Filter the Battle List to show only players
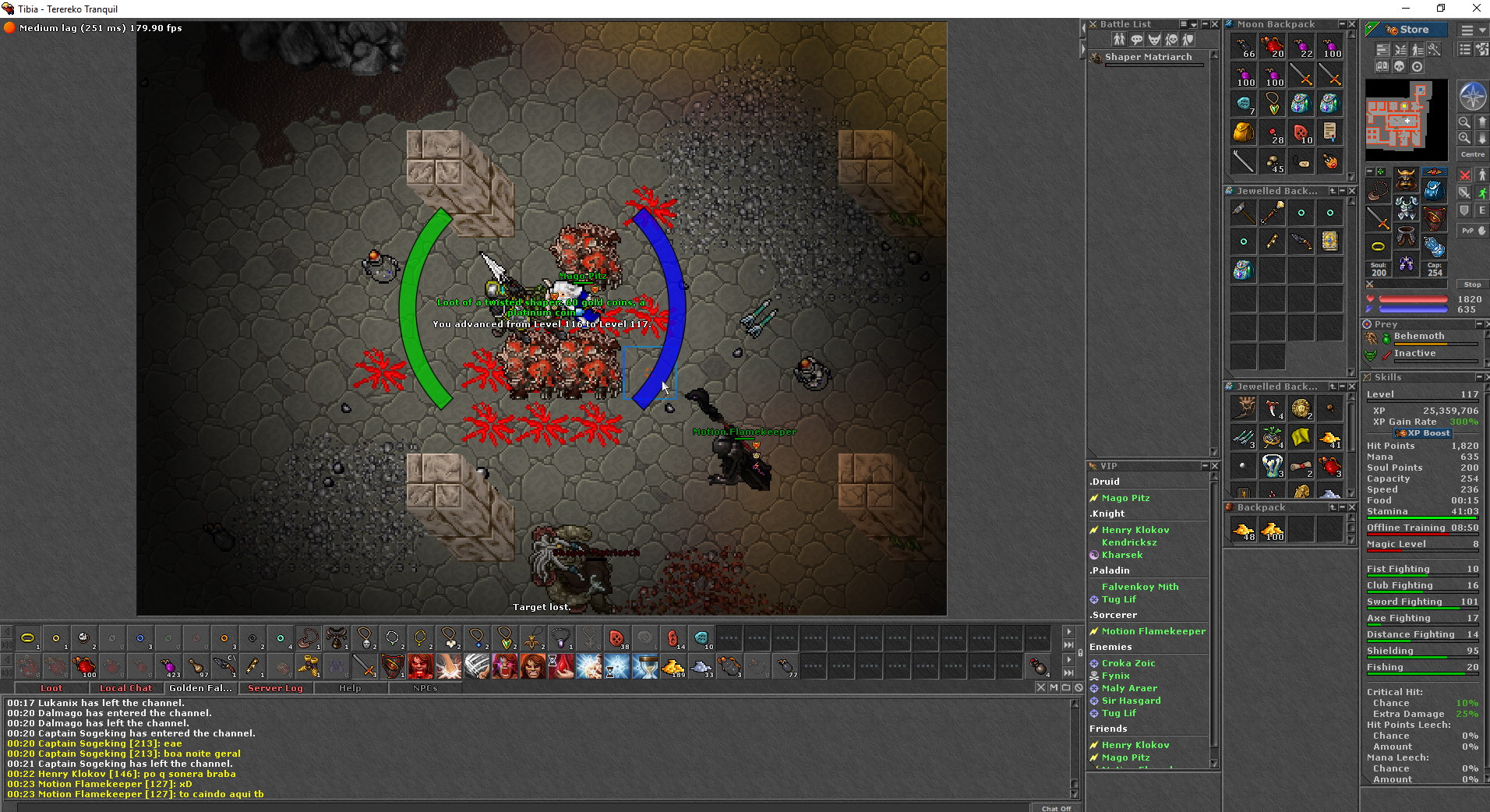The image size is (1490, 812). click(x=1119, y=40)
